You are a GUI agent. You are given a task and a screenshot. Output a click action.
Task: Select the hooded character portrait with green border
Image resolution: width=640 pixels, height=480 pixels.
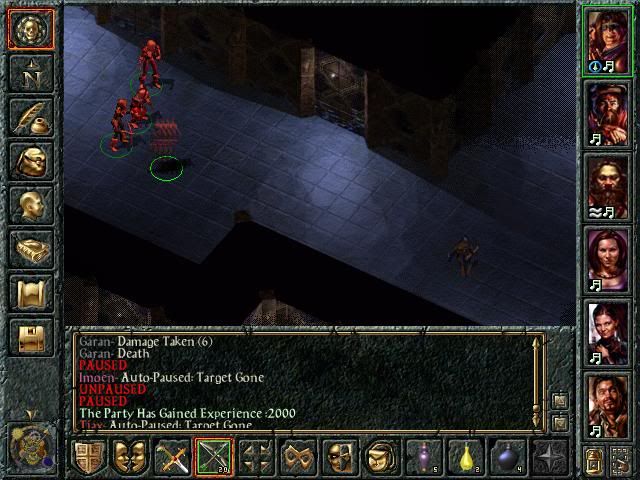[607, 39]
